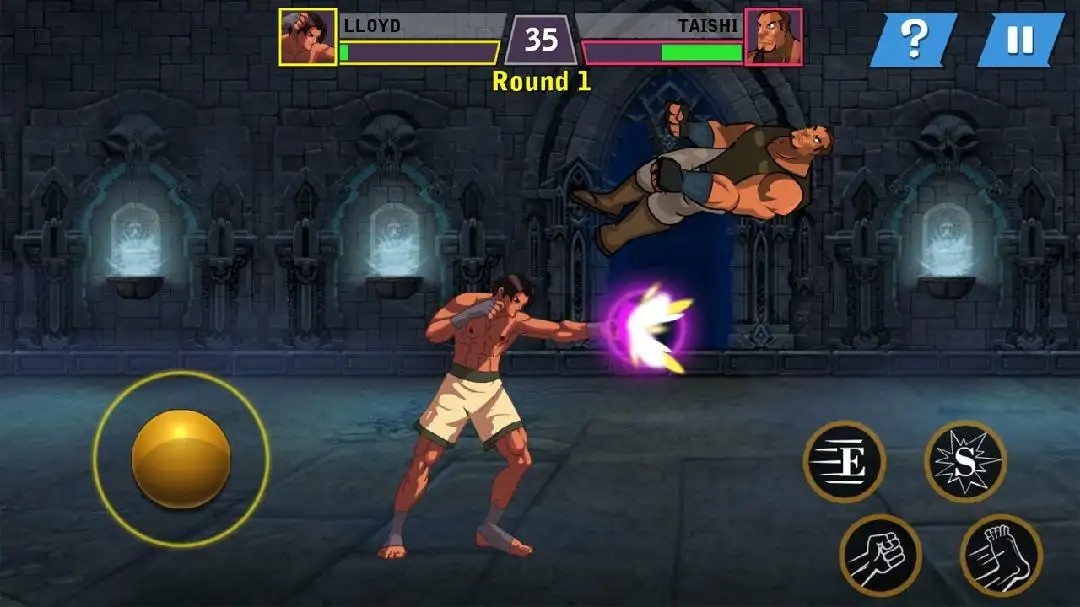Tap the kick foot attack button

tap(1001, 555)
